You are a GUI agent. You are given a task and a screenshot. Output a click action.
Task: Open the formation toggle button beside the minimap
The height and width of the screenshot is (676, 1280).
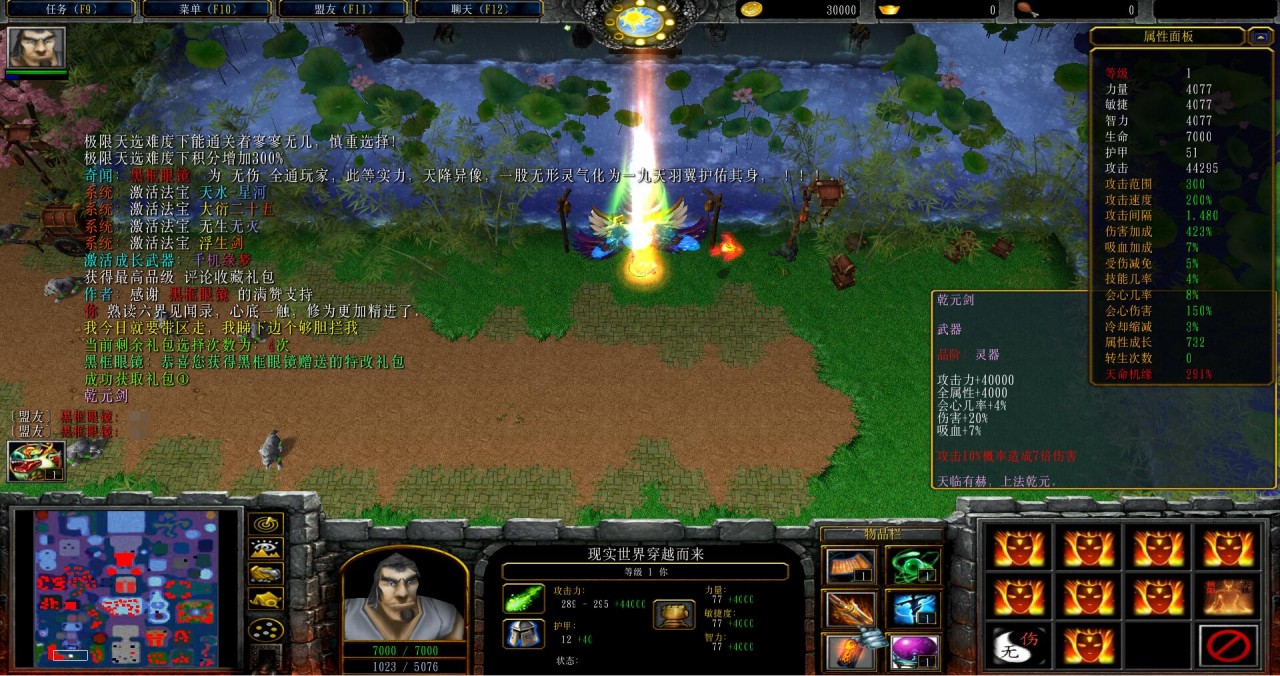(x=265, y=630)
